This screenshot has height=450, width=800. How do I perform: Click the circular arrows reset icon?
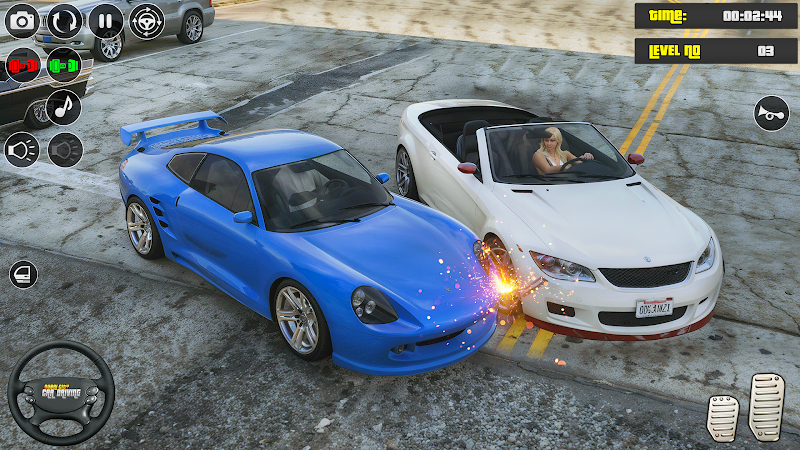(x=65, y=20)
